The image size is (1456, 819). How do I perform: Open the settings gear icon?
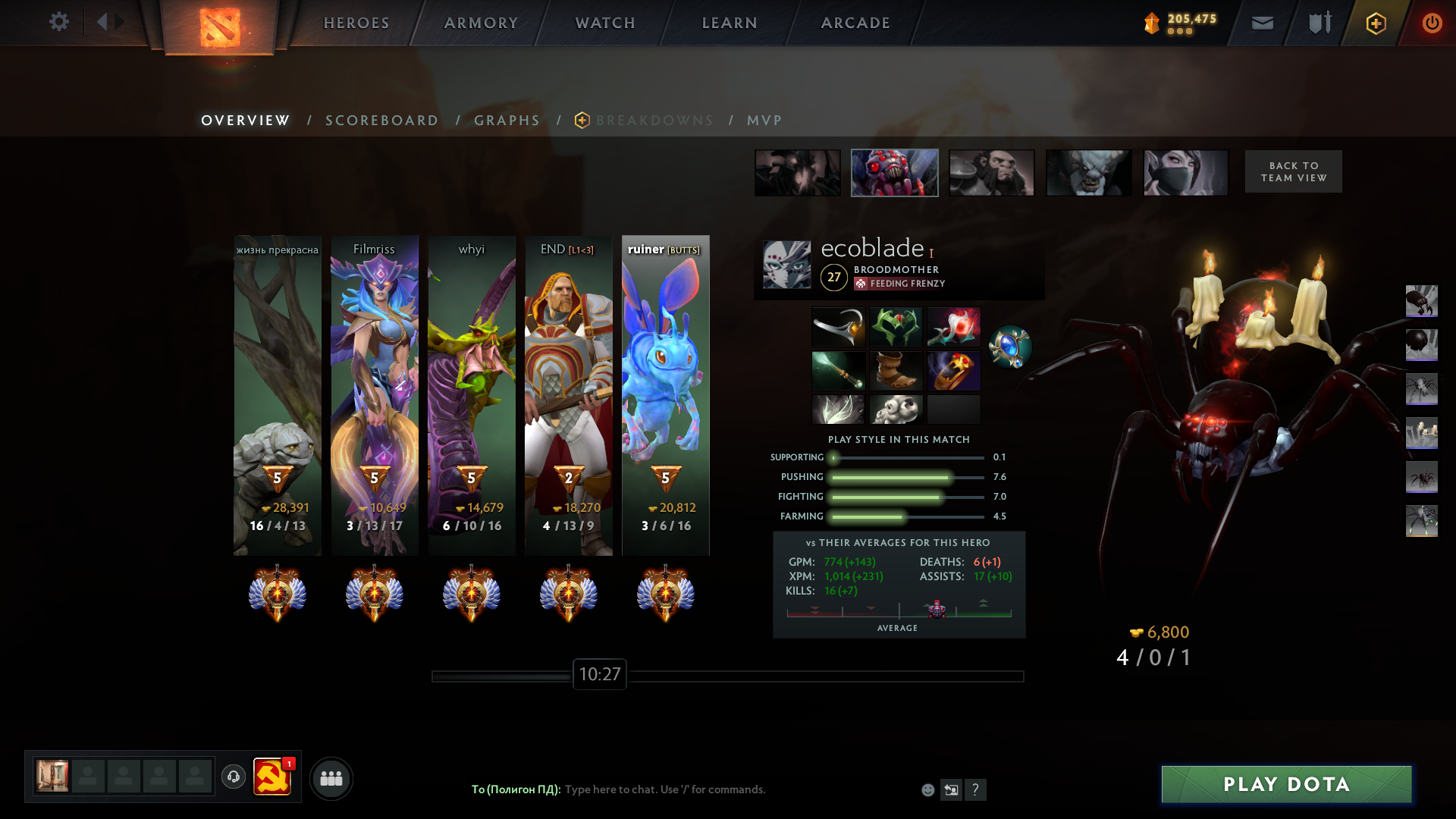tap(59, 22)
